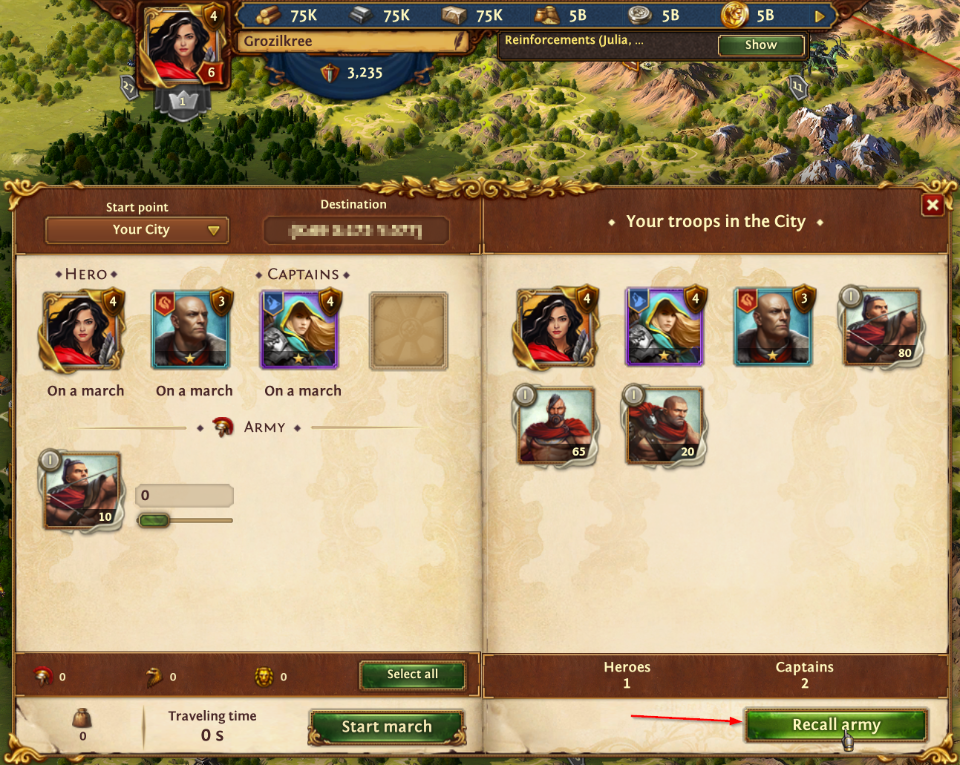Click the archer troop amount field
The width and height of the screenshot is (960, 765).
pyautogui.click(x=184, y=496)
